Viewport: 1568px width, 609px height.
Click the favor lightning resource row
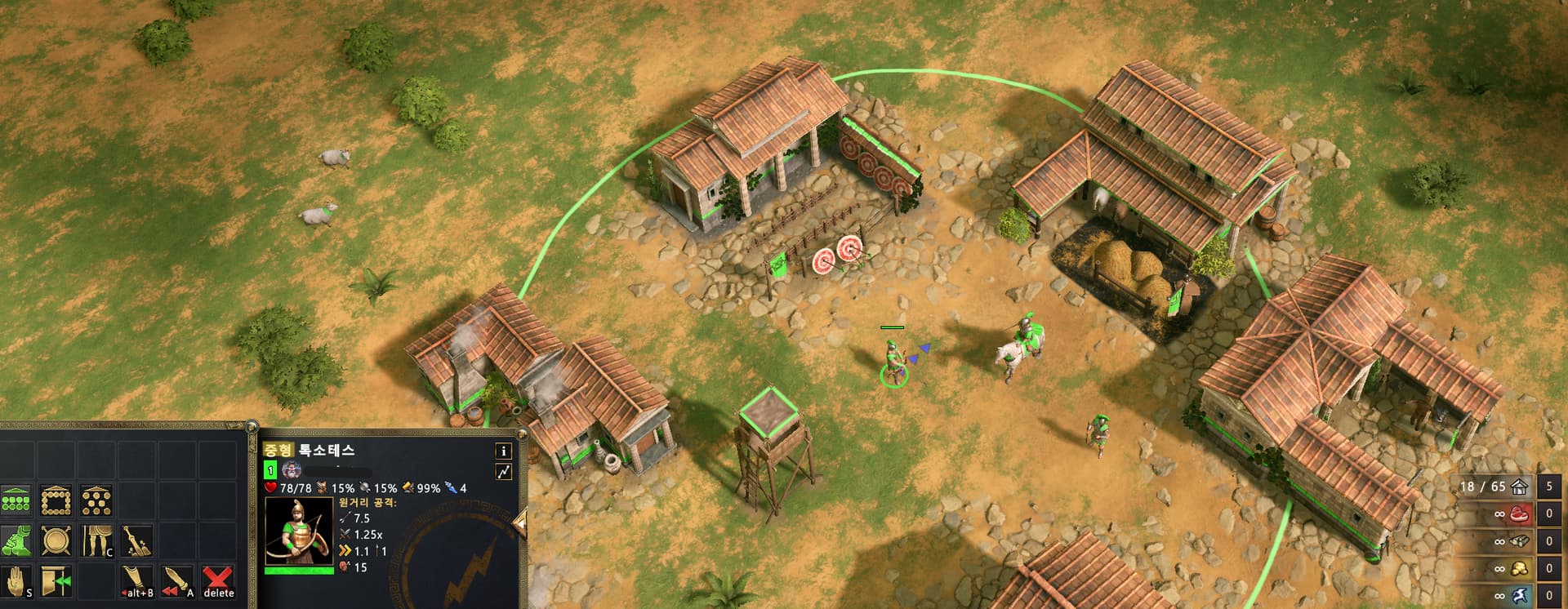(1517, 595)
